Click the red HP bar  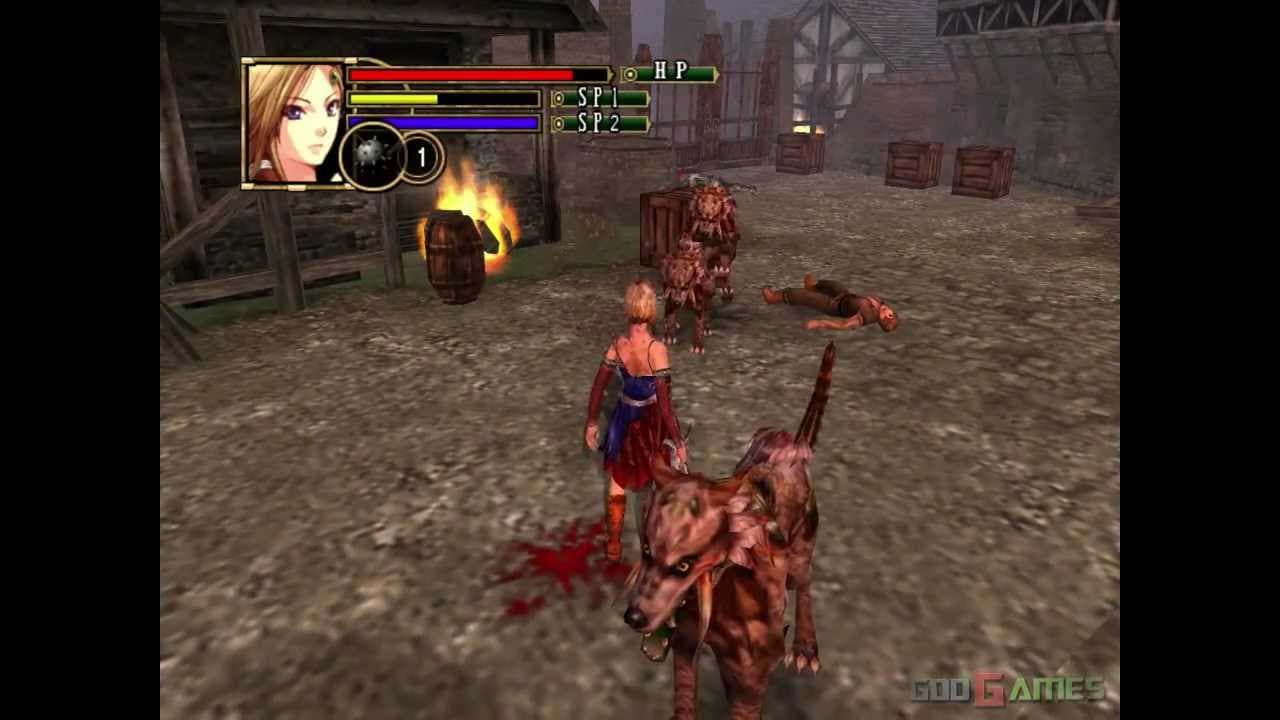(x=460, y=73)
